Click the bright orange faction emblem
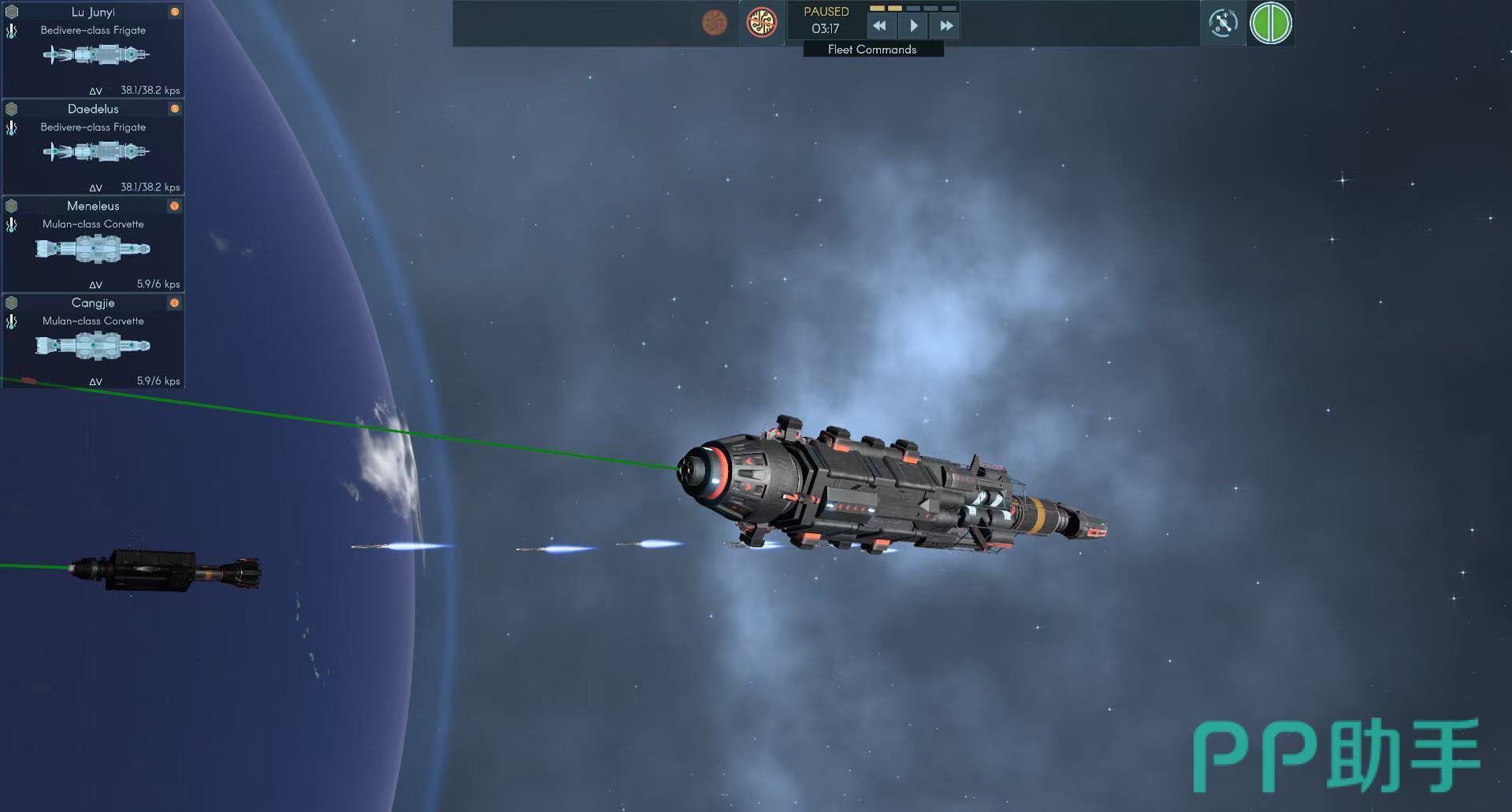Image resolution: width=1512 pixels, height=812 pixels. pyautogui.click(x=761, y=23)
